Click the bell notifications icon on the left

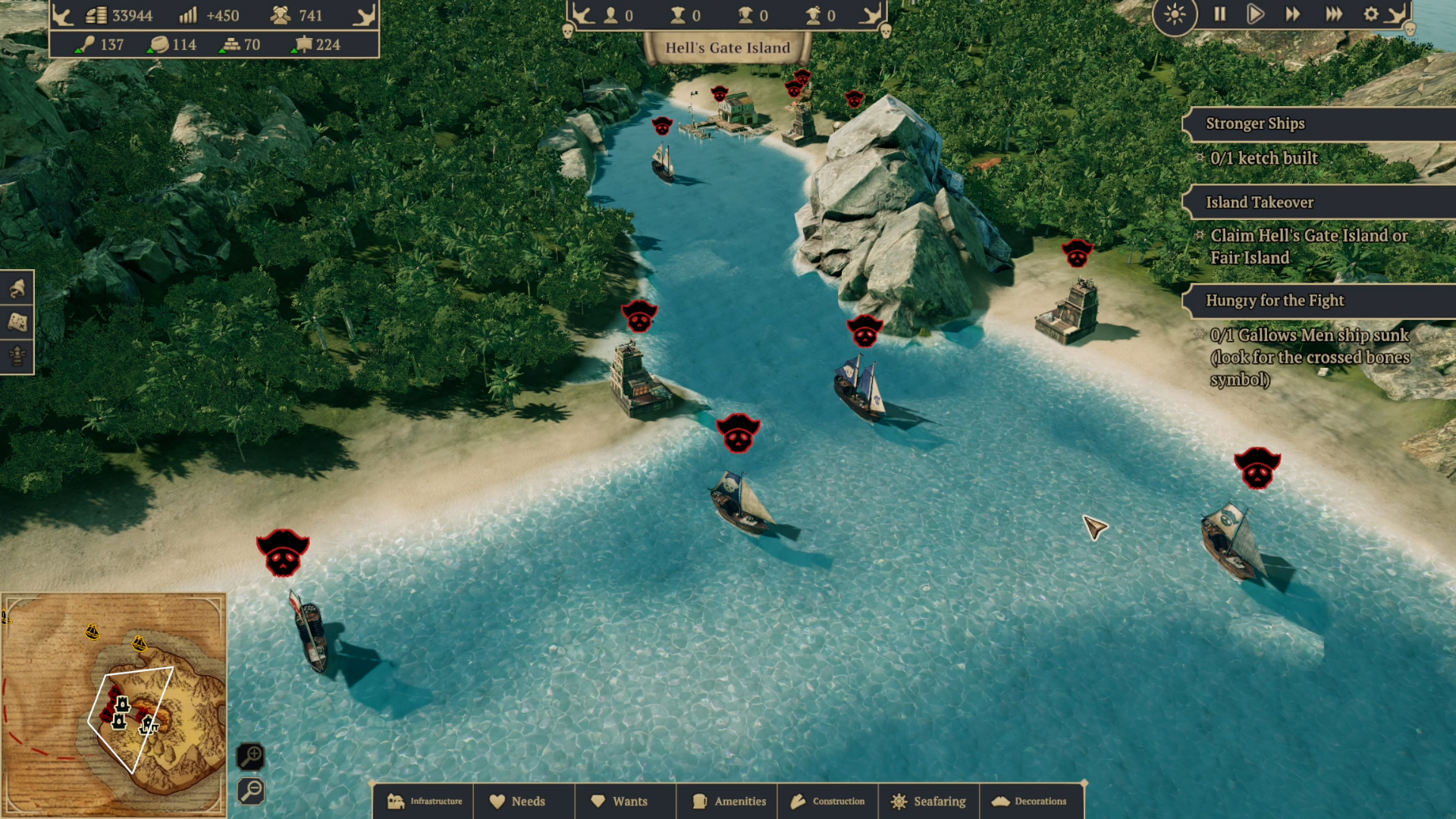coord(17,289)
